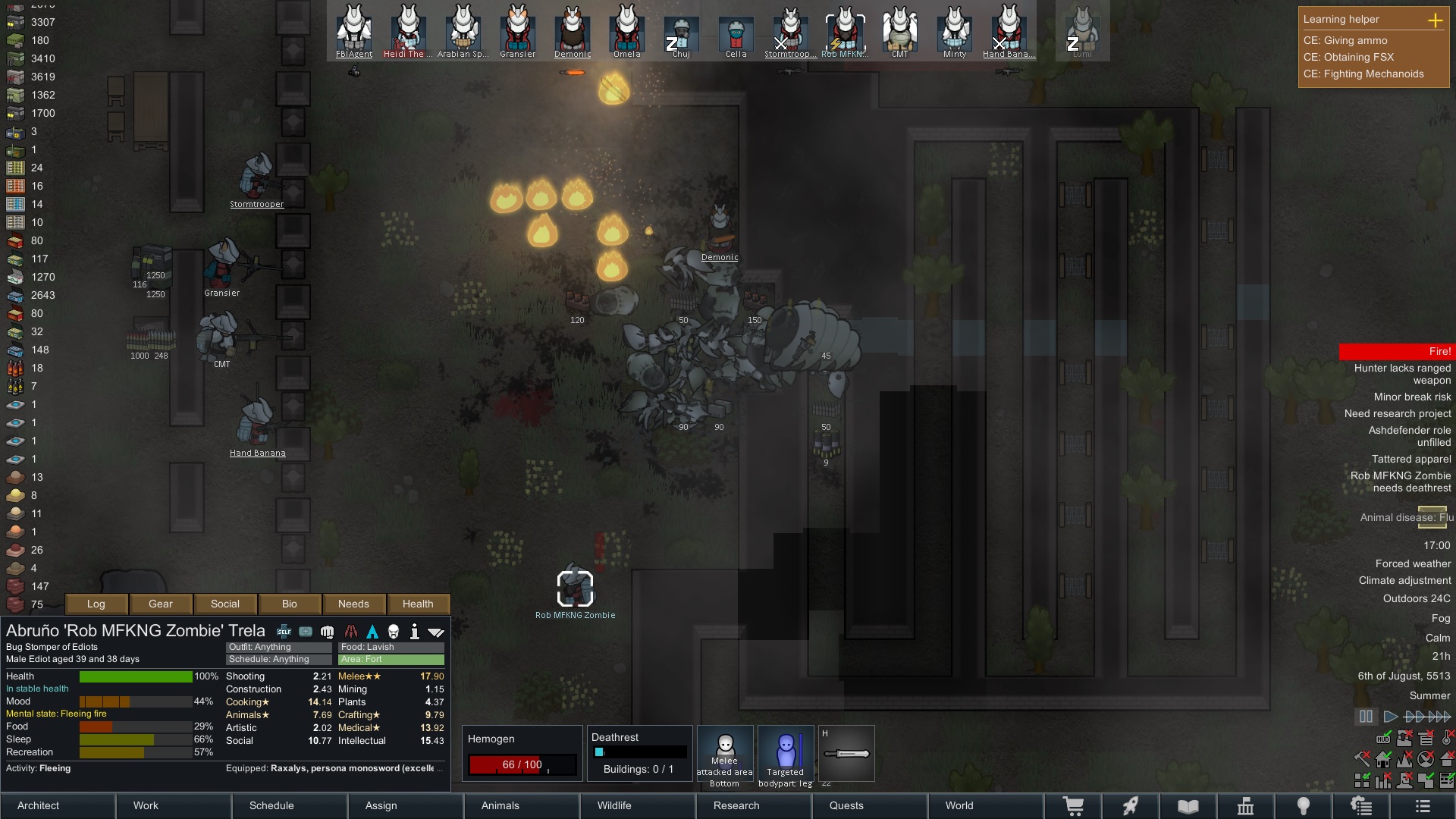Open the Research menu
The width and height of the screenshot is (1456, 819).
736,805
